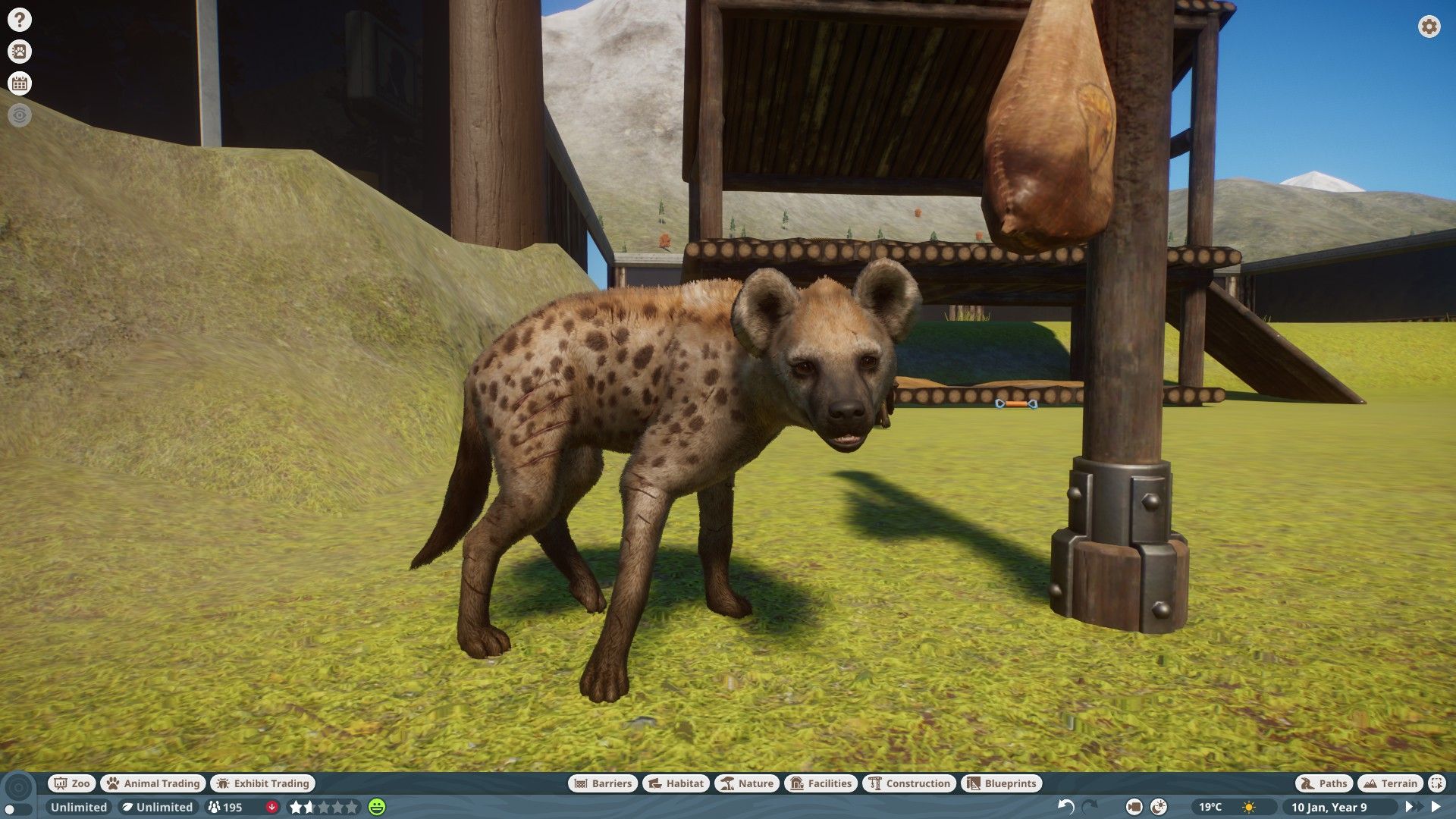Viewport: 1456px width, 819px height.
Task: Open the paw animal overview panel
Action: pos(19,52)
